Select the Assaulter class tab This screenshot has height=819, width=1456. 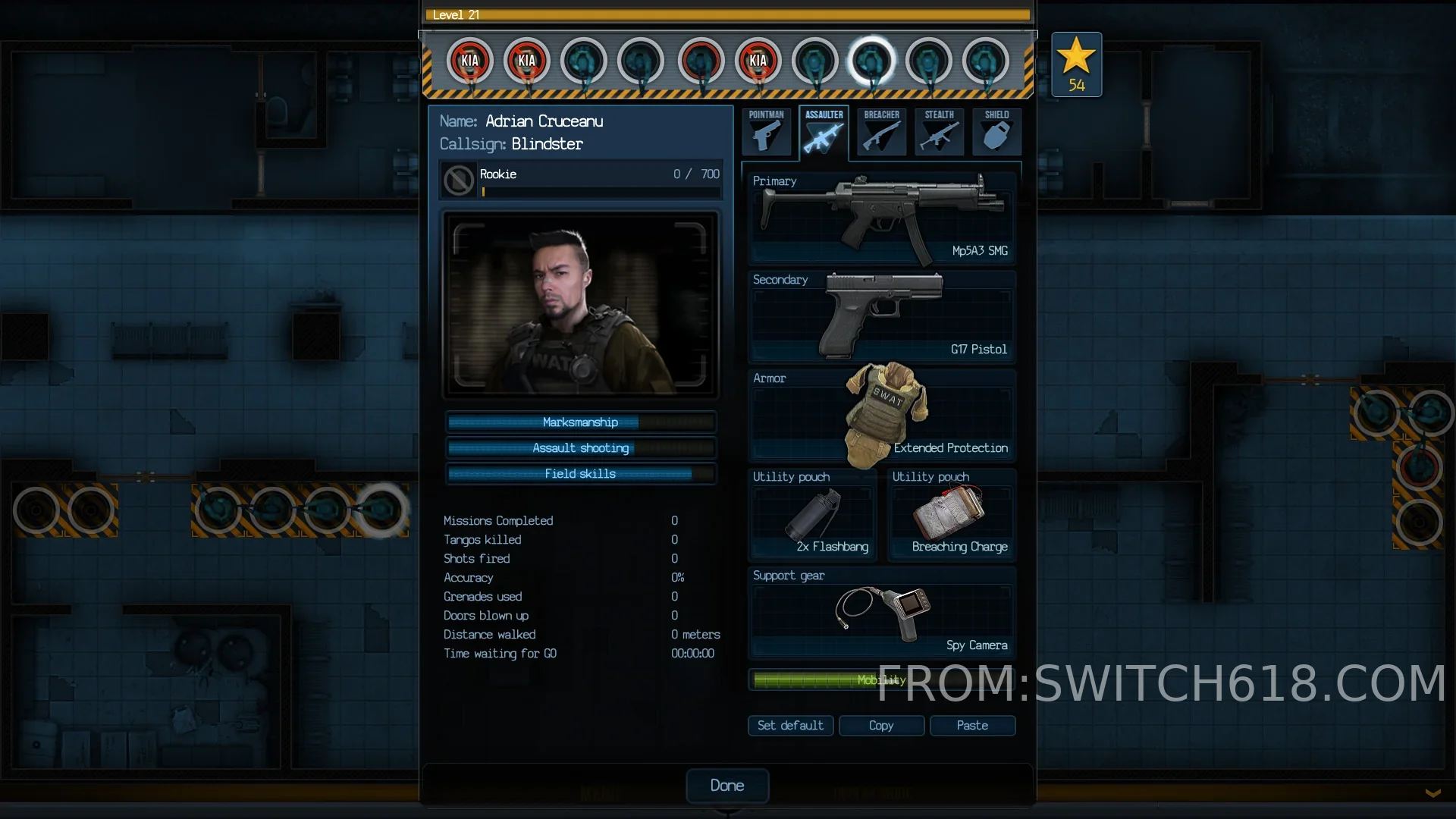824,132
